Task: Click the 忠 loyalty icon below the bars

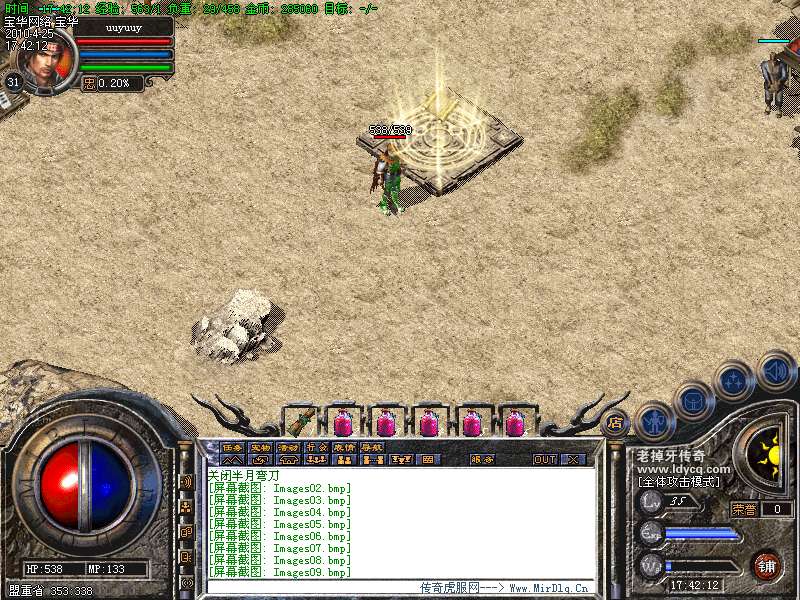Action: 89,84
